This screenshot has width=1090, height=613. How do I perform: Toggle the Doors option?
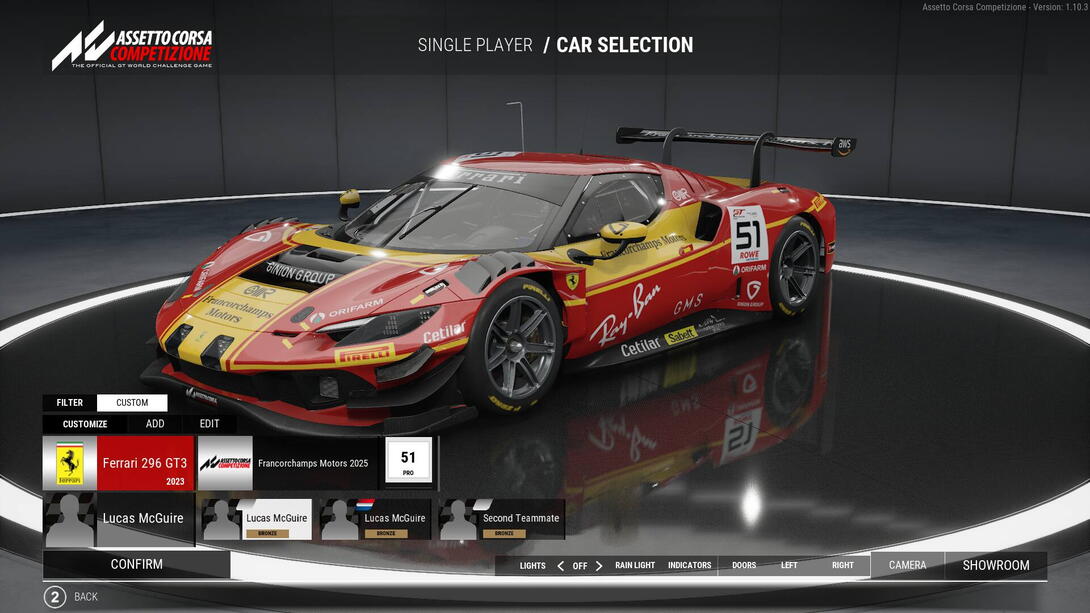pos(744,566)
